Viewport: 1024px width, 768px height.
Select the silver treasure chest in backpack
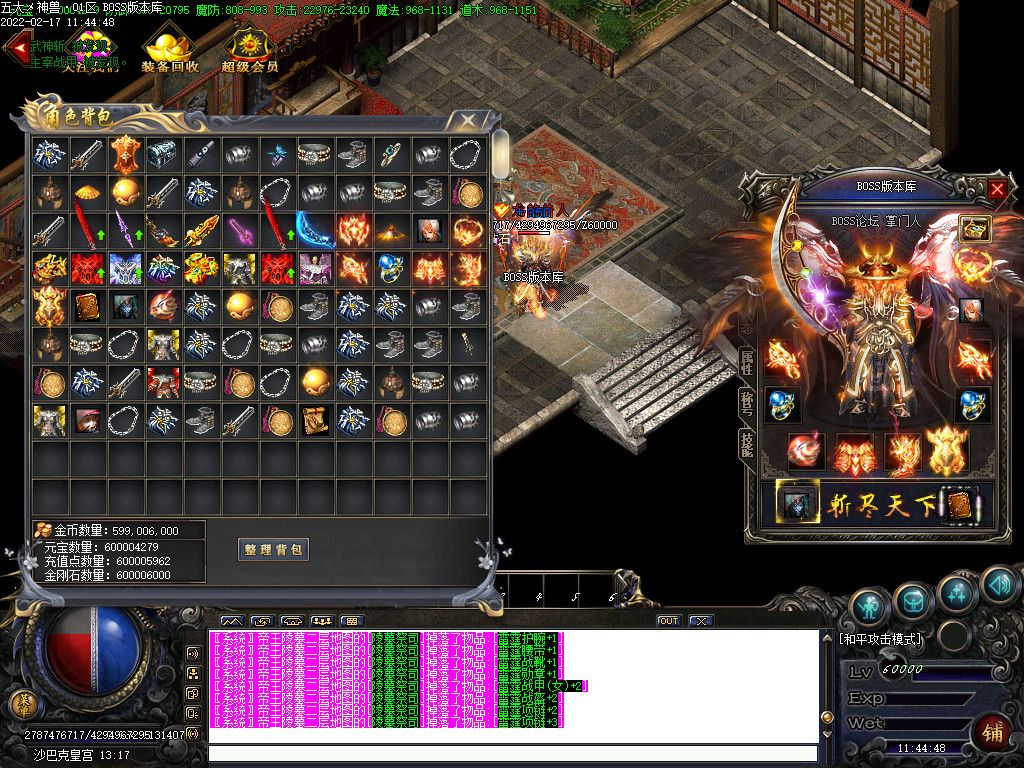[161, 154]
